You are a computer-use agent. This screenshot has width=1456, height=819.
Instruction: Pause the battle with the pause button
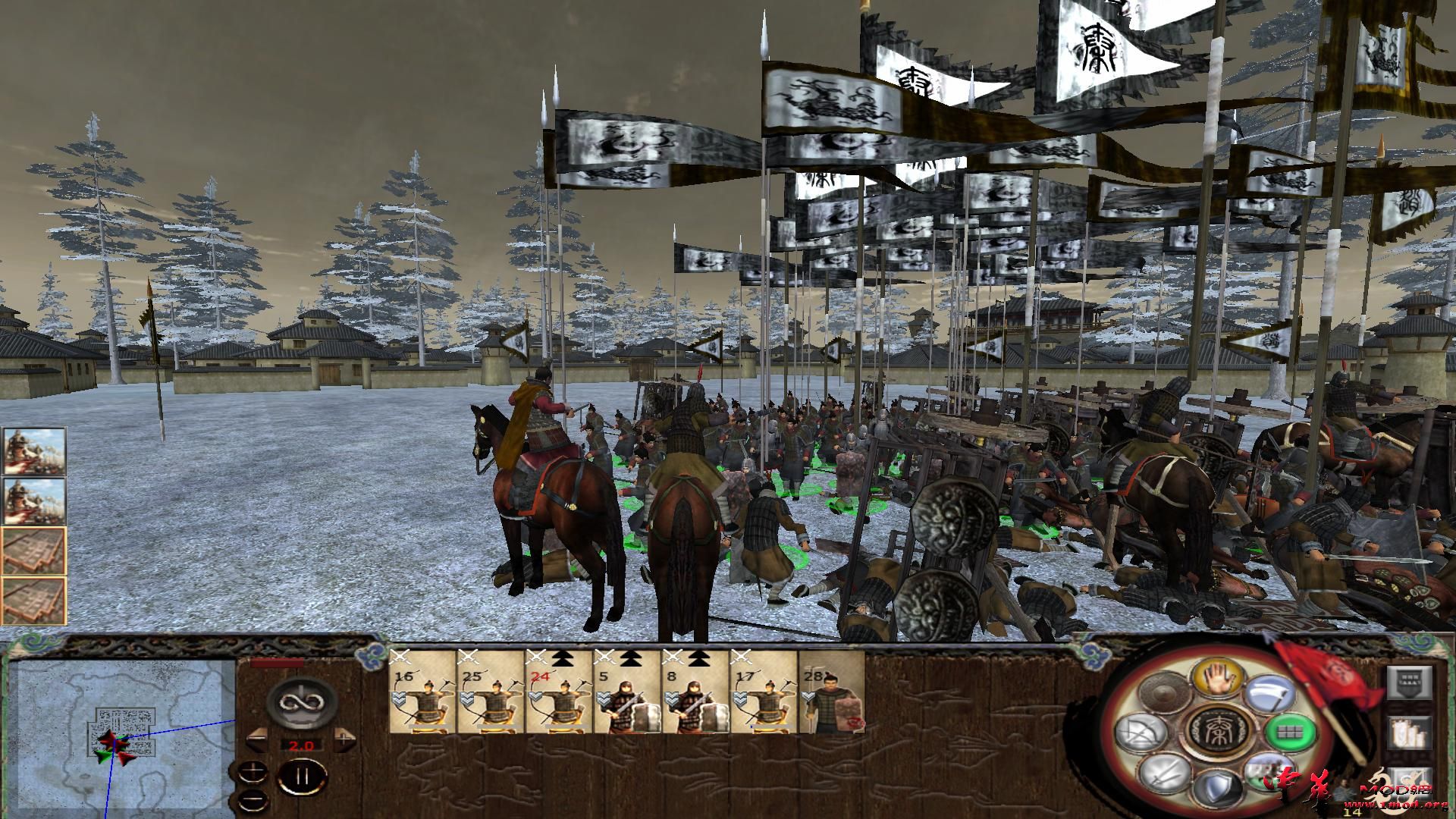[x=302, y=776]
